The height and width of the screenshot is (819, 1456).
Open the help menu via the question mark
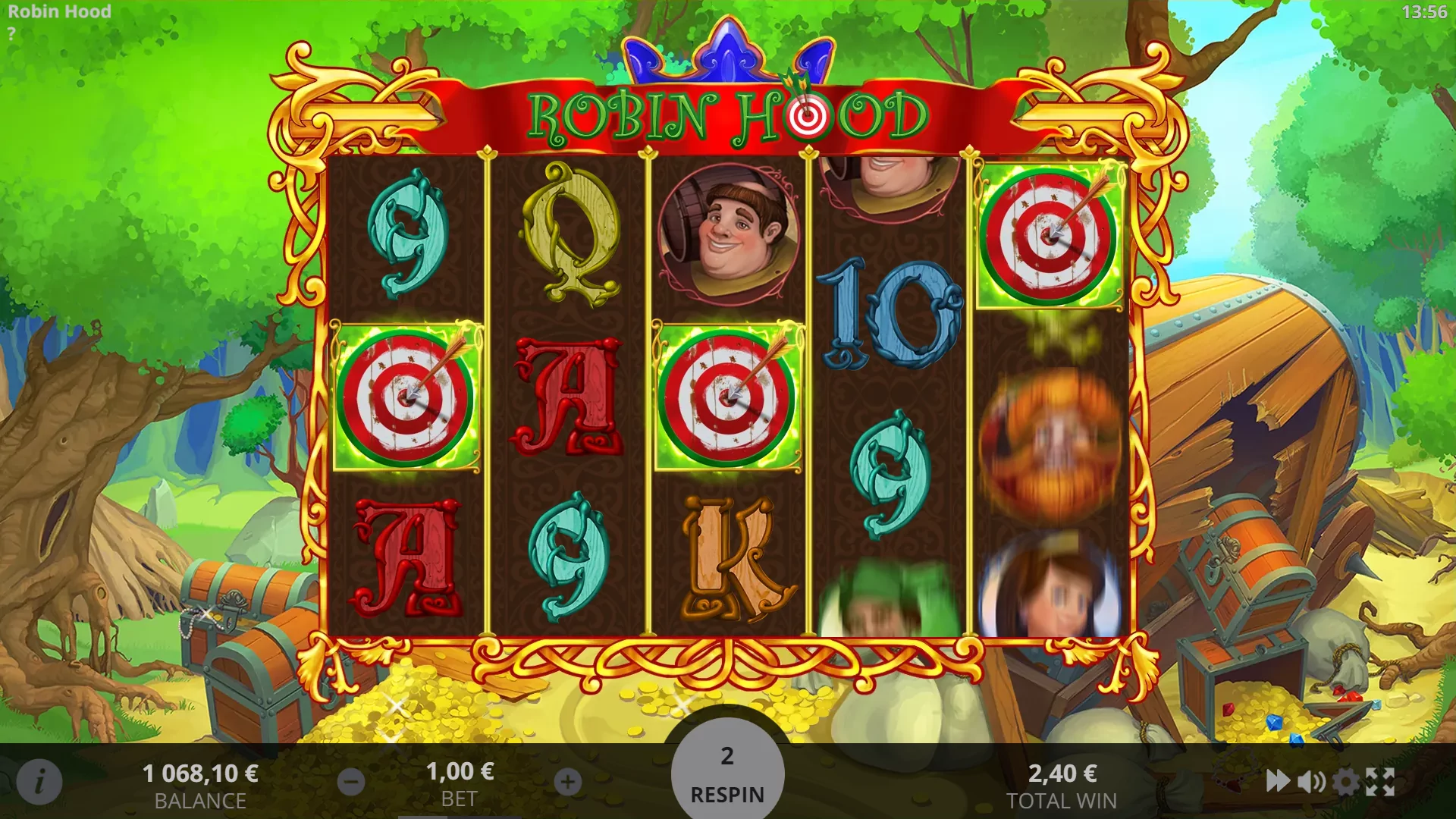[11, 32]
